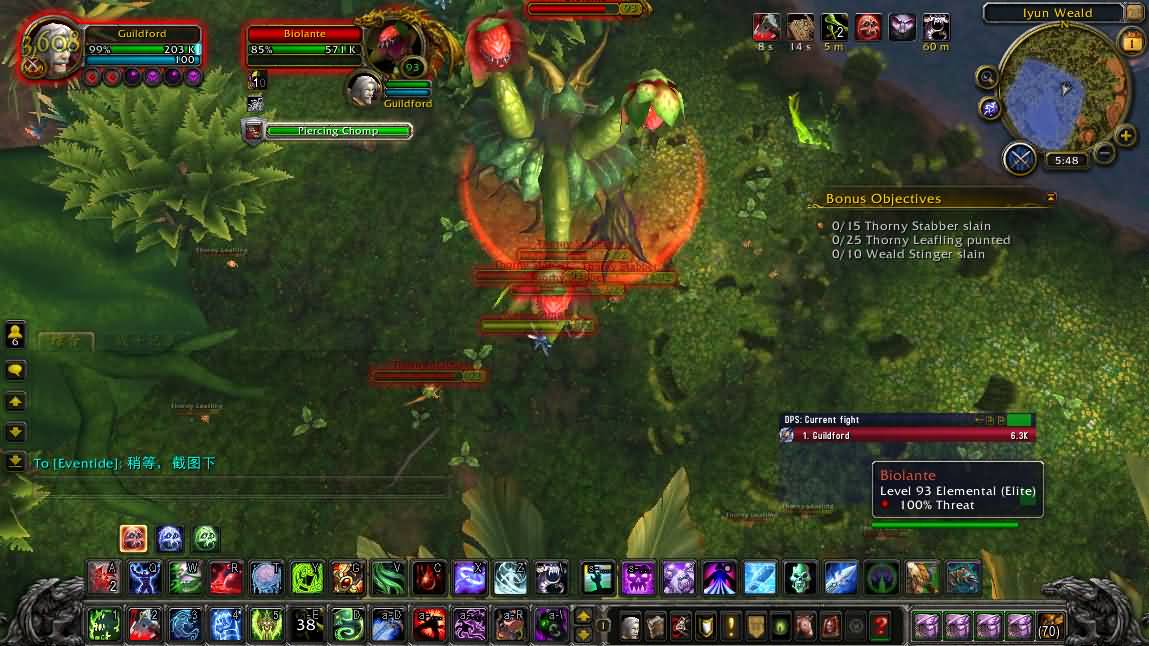Cast the blue muscular figure ability on Q
The image size is (1149, 646).
[x=145, y=577]
